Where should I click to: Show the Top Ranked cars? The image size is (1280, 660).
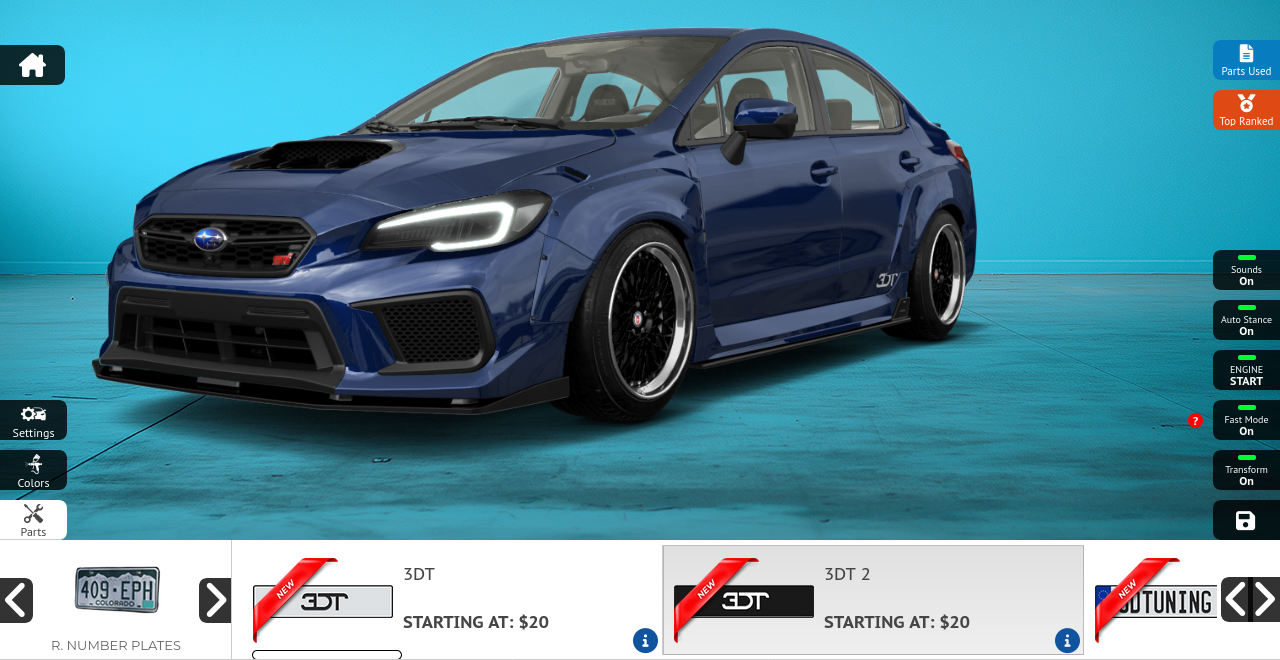(x=1246, y=110)
